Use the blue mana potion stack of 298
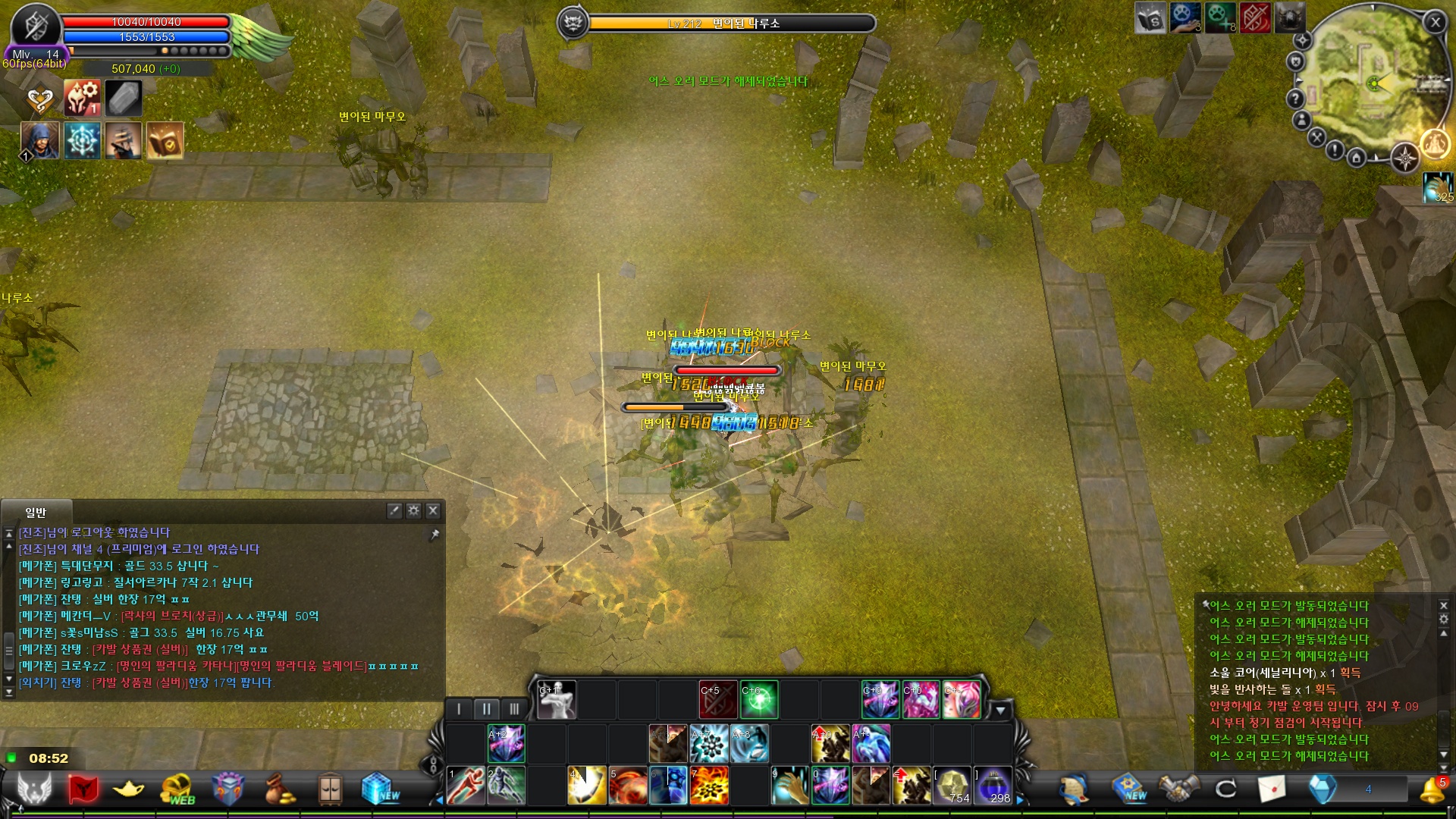 (x=993, y=786)
